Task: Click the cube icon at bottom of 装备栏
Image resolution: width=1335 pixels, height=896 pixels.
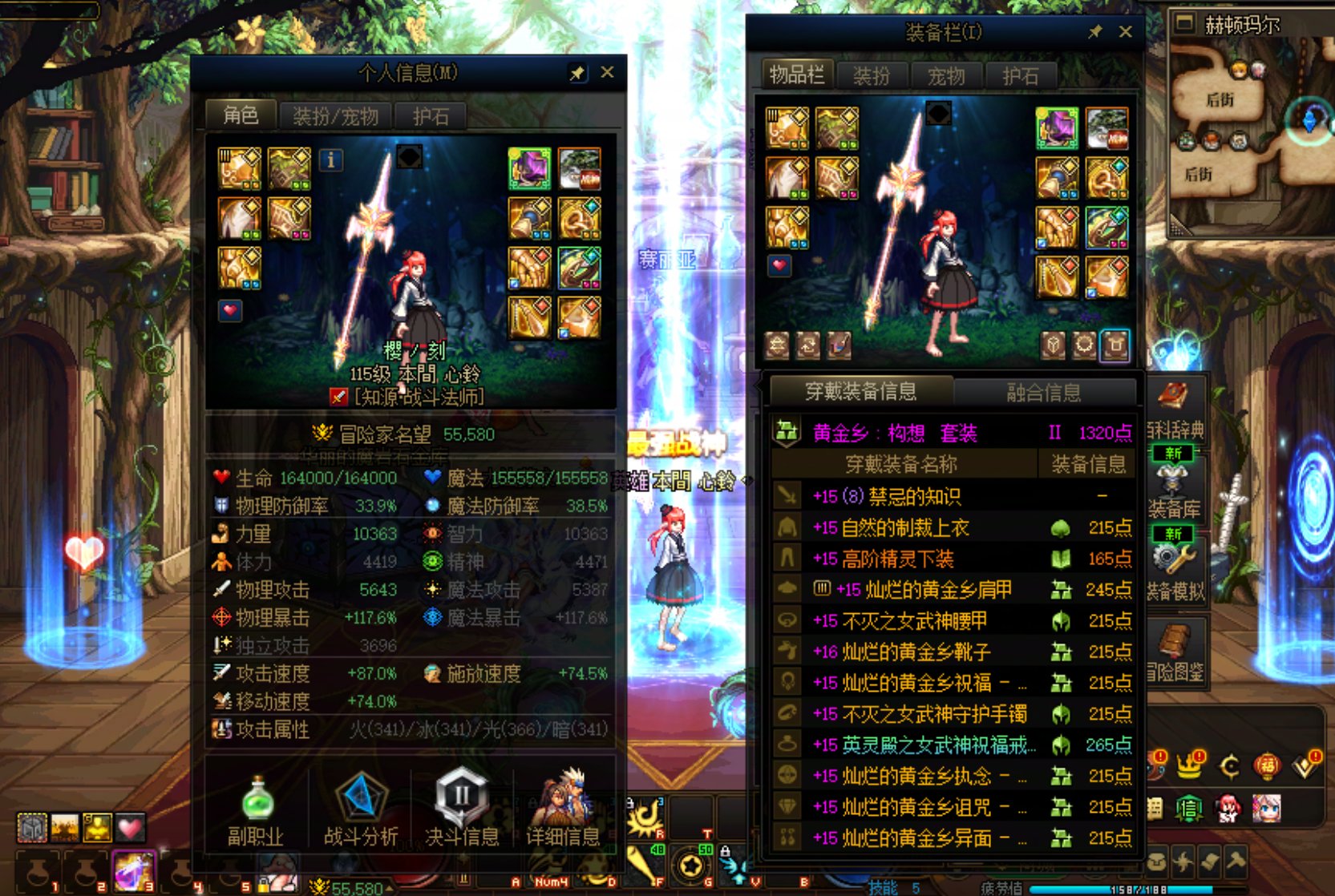Action: [x=1051, y=346]
